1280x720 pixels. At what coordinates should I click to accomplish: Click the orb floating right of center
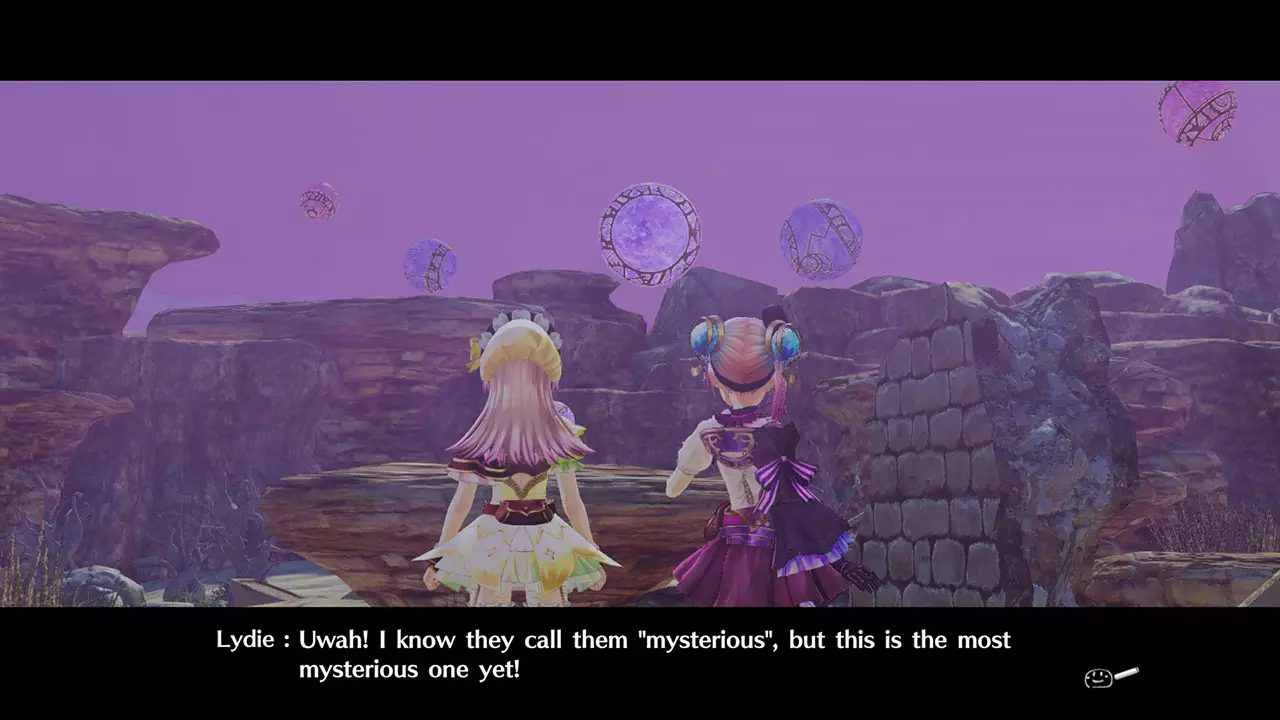822,240
